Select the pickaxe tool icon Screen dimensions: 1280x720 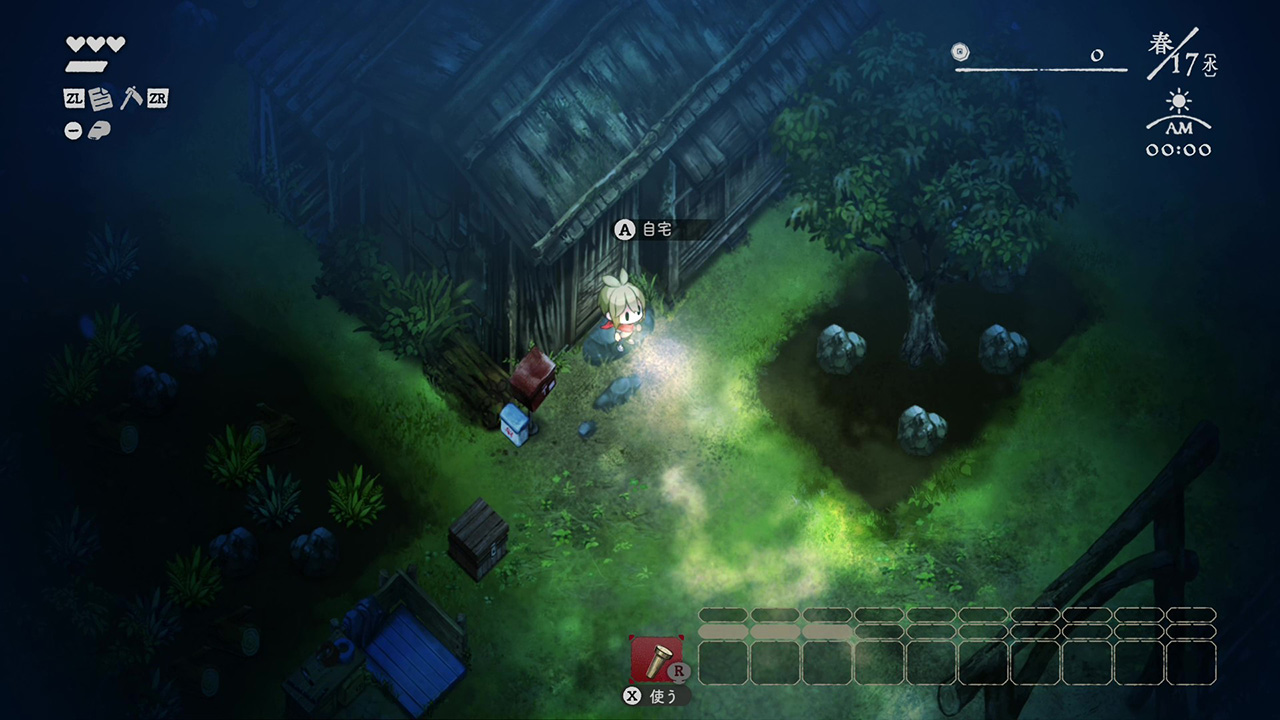coord(130,98)
